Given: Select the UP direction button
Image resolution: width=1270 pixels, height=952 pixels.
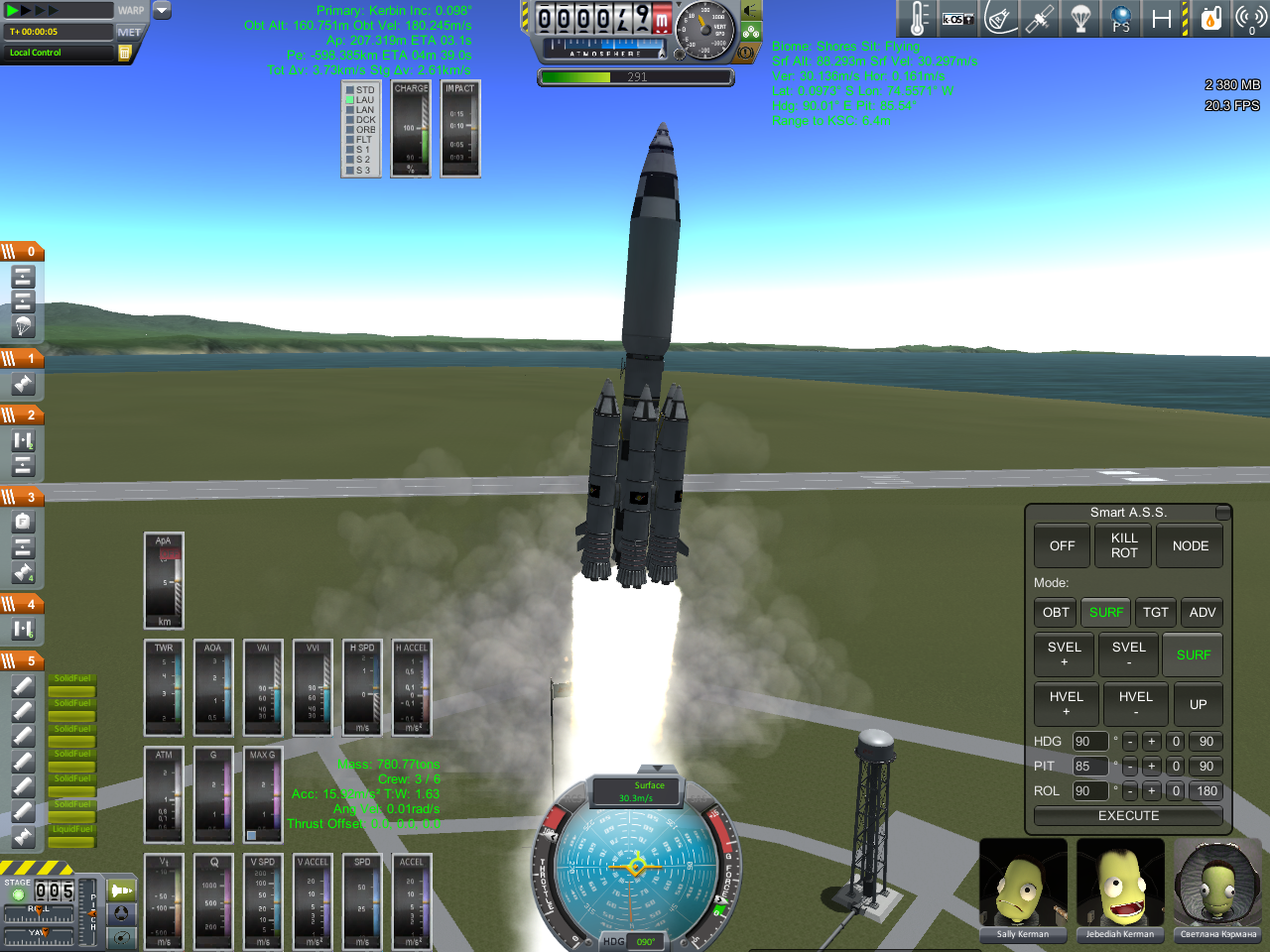Looking at the screenshot, I should coord(1198,704).
